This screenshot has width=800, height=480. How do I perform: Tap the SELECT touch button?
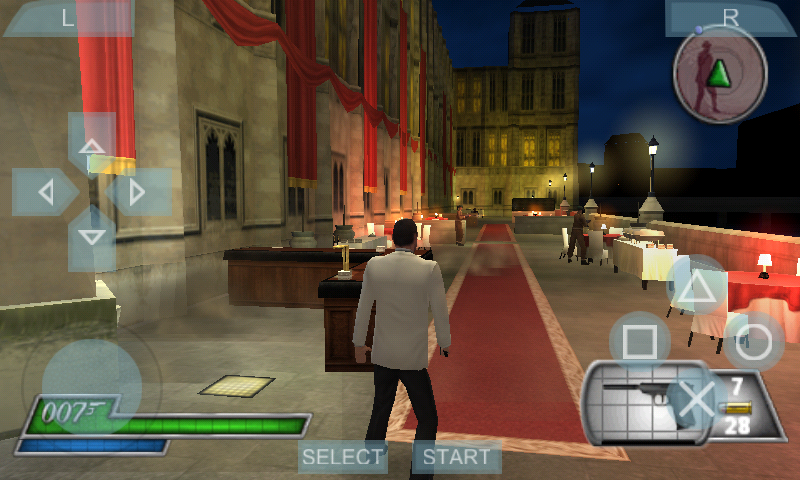[343, 457]
